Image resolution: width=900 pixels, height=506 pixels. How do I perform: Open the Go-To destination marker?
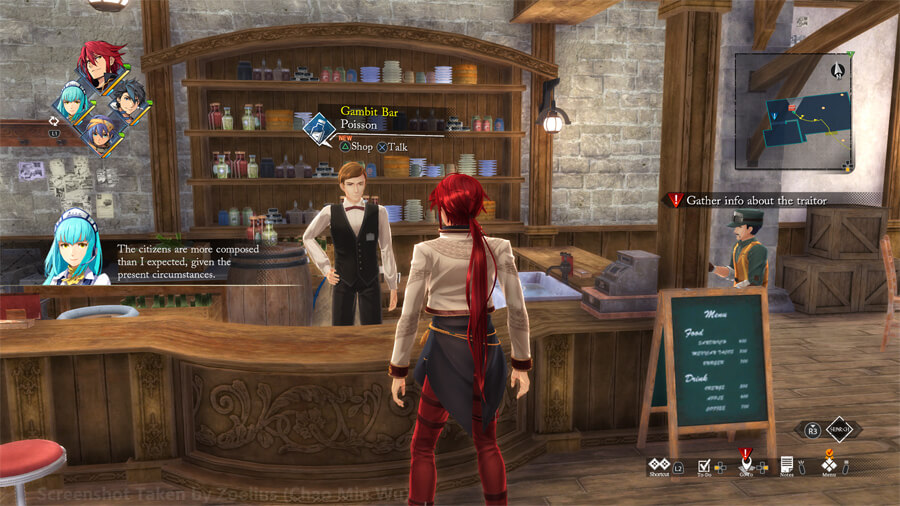(746, 465)
